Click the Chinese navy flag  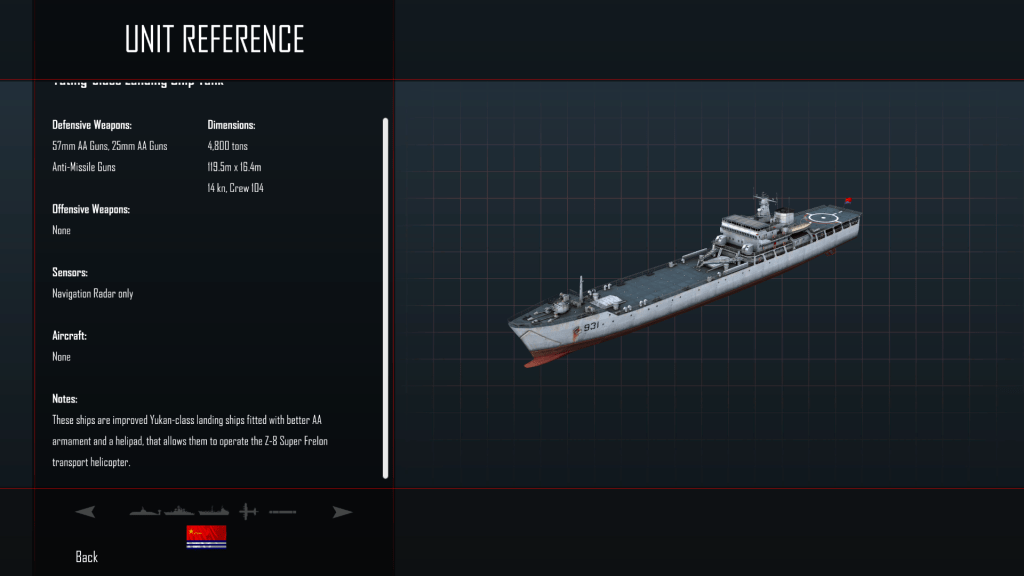206,537
